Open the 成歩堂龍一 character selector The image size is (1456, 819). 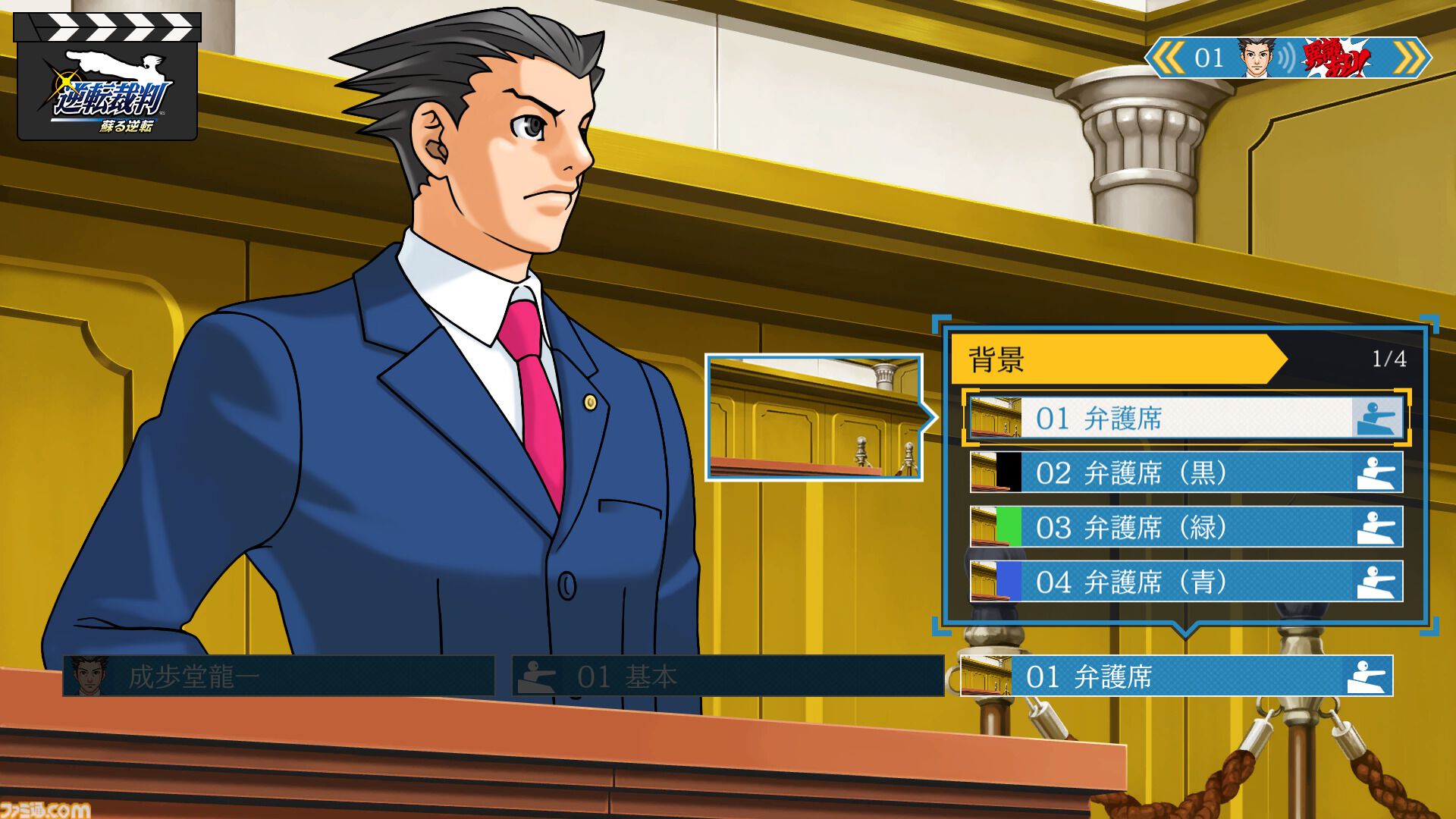click(278, 676)
